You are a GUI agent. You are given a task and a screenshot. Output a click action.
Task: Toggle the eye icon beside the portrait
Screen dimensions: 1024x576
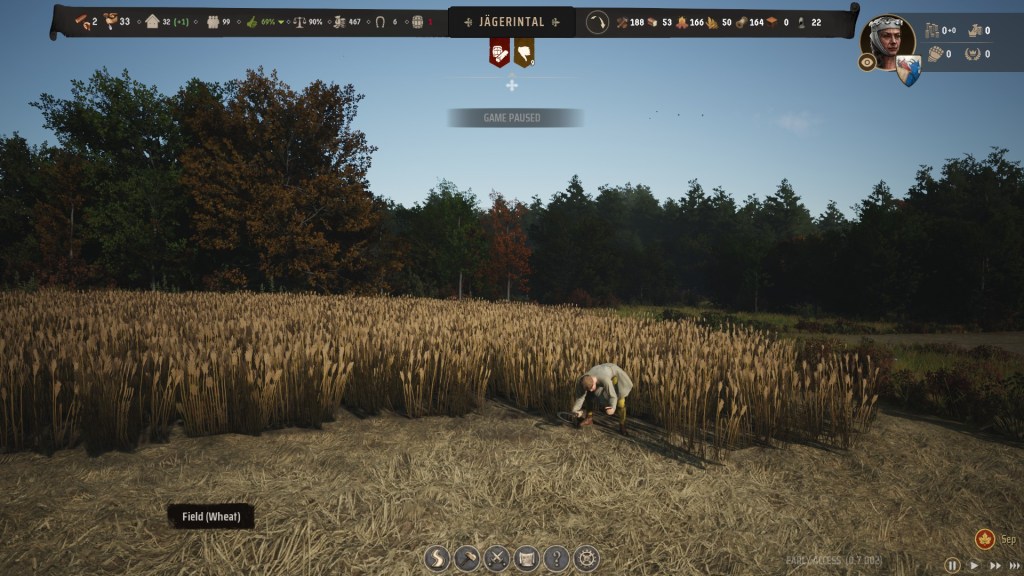[867, 62]
